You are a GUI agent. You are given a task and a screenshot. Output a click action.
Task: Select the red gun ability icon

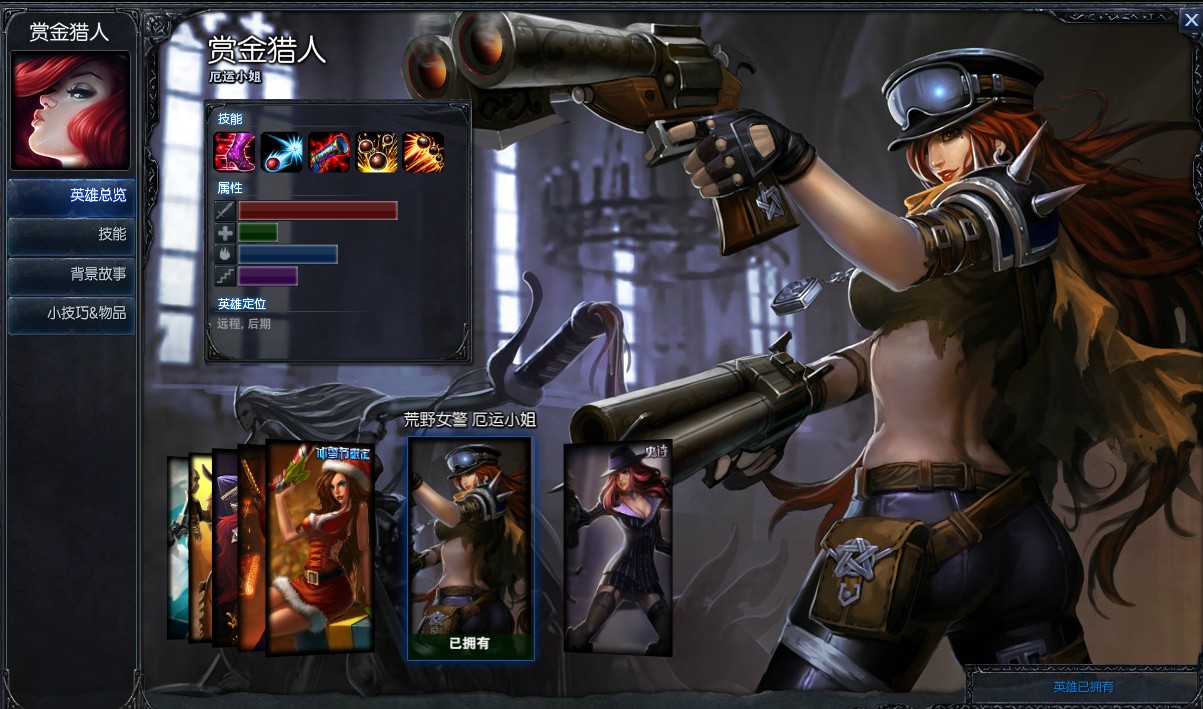click(x=329, y=152)
